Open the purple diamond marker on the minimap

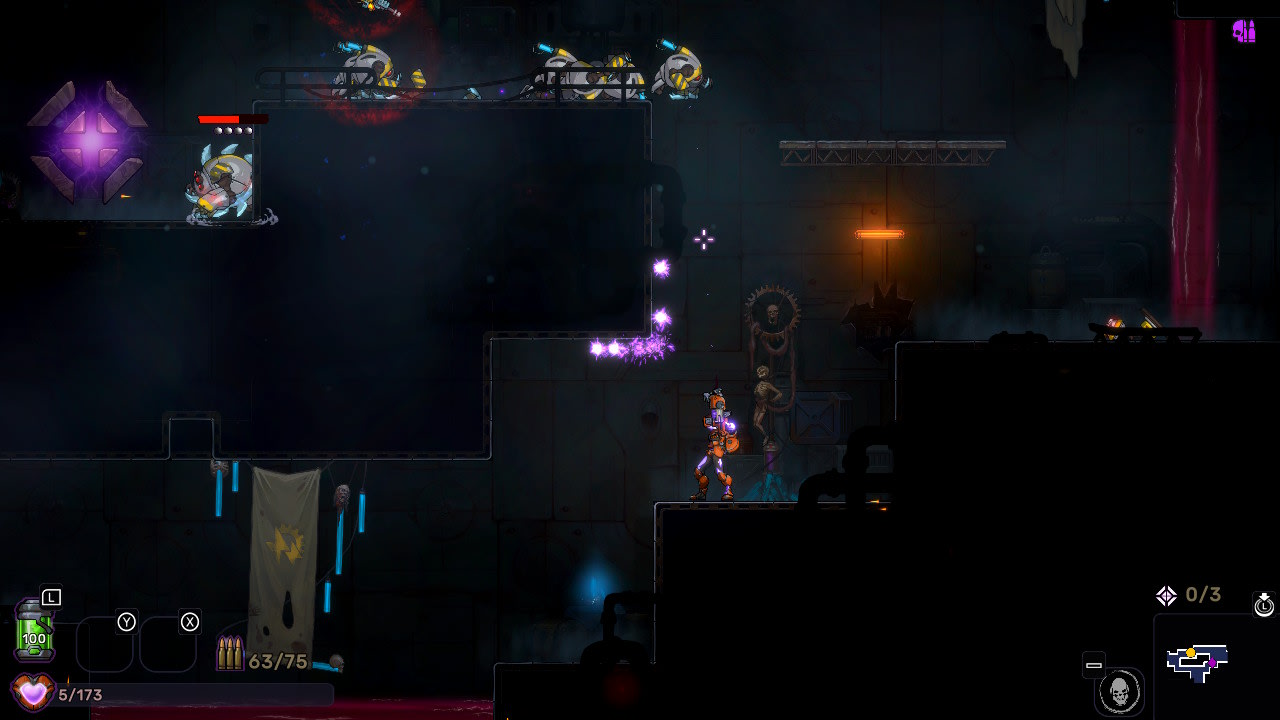1213,662
